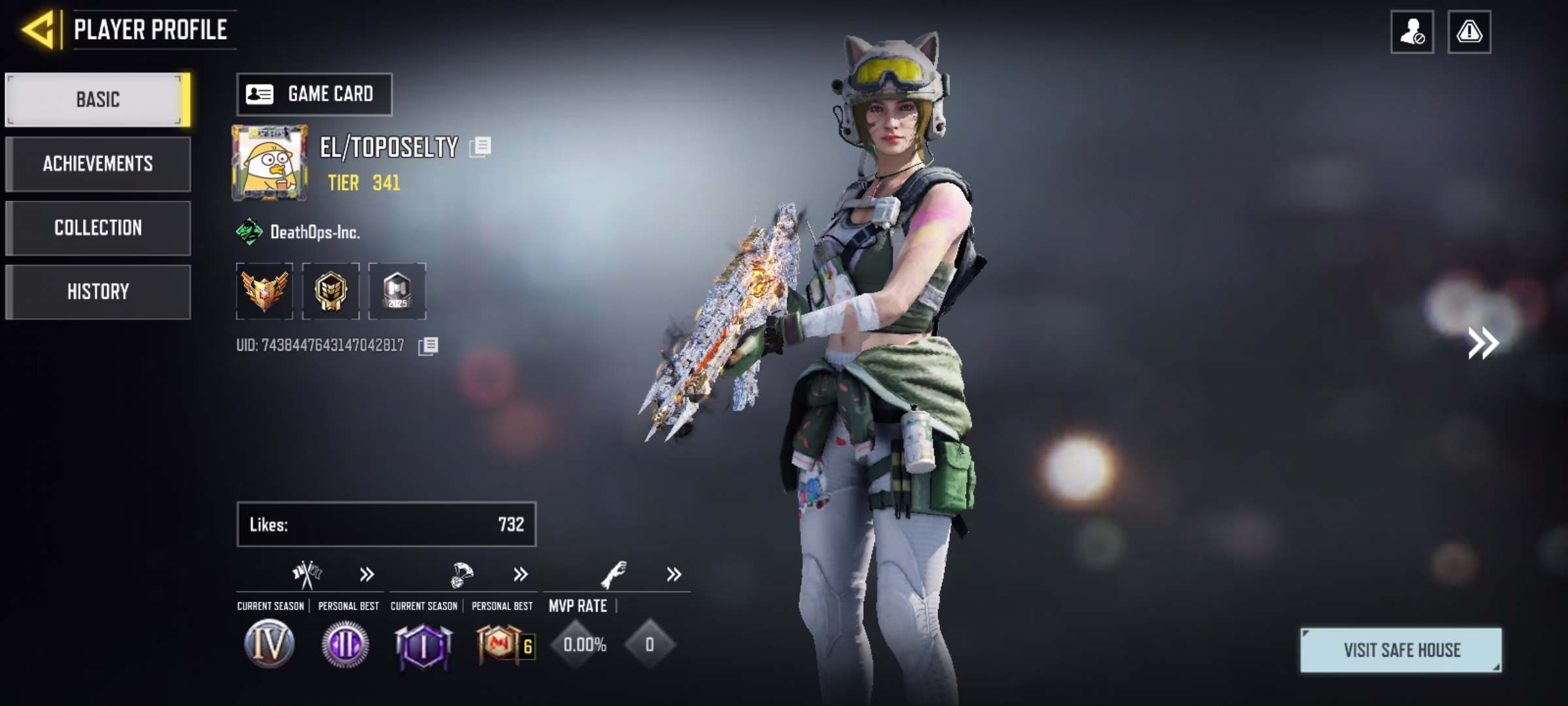Select the 2025 badge icon
Image resolution: width=1568 pixels, height=706 pixels.
(397, 291)
